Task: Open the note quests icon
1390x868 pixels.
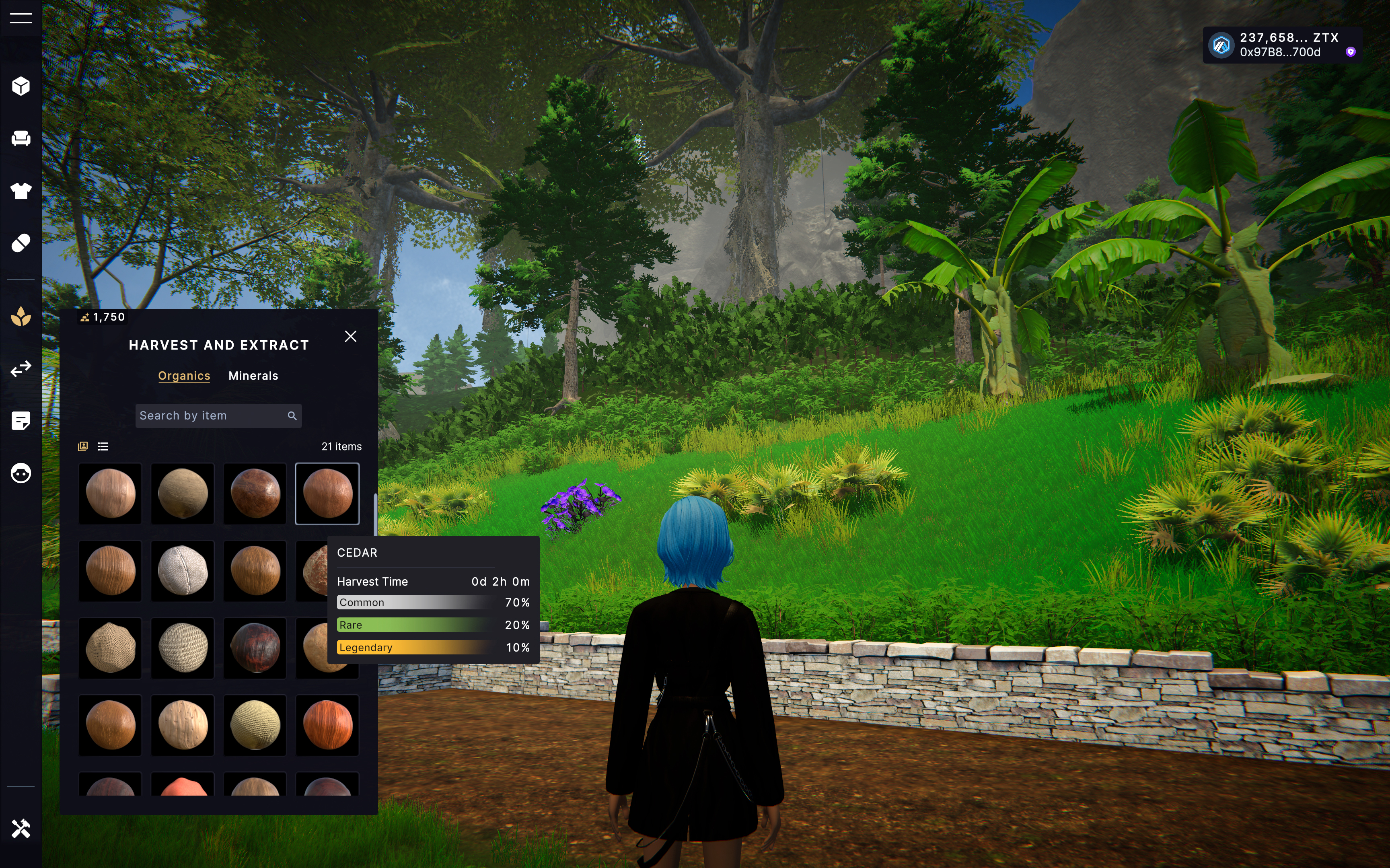Action: [21, 421]
